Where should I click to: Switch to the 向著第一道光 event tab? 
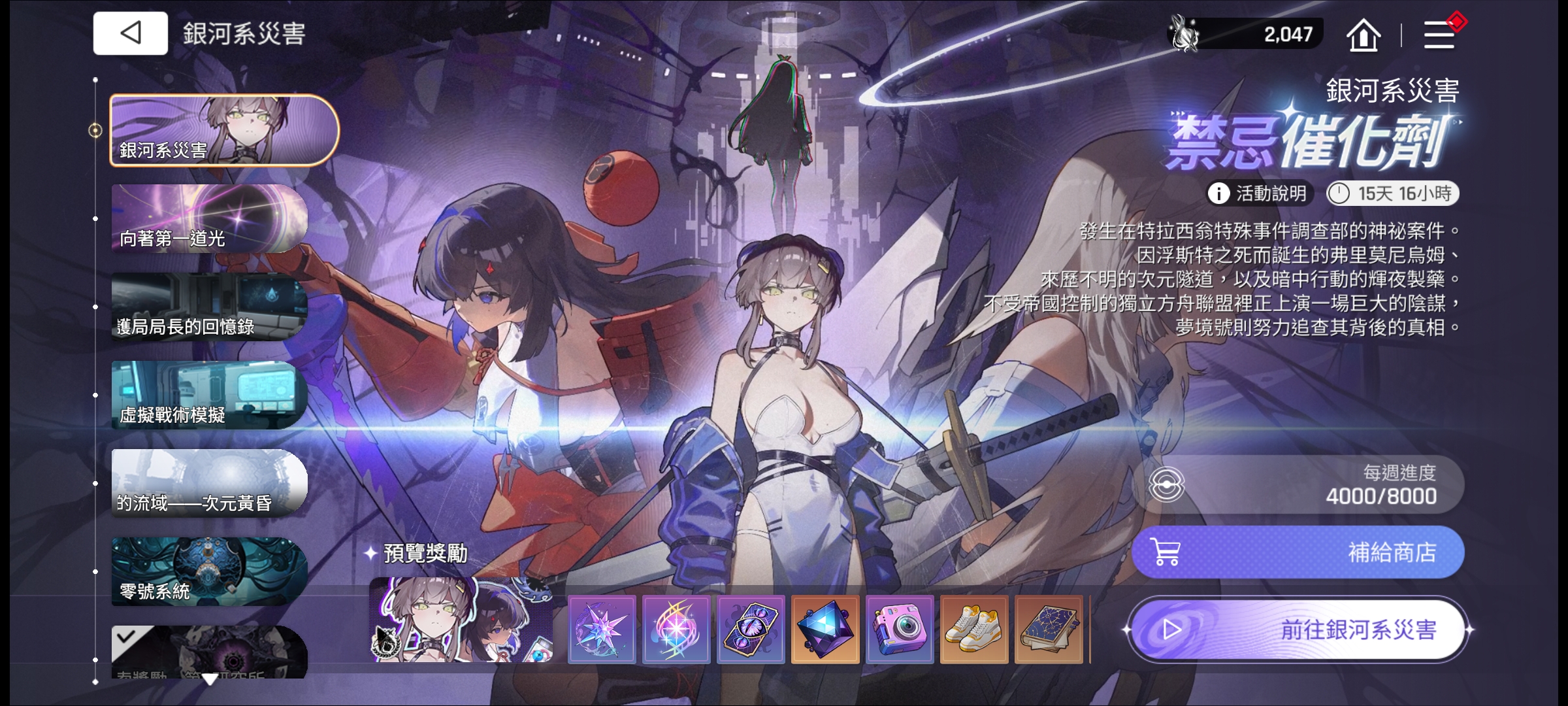(209, 218)
